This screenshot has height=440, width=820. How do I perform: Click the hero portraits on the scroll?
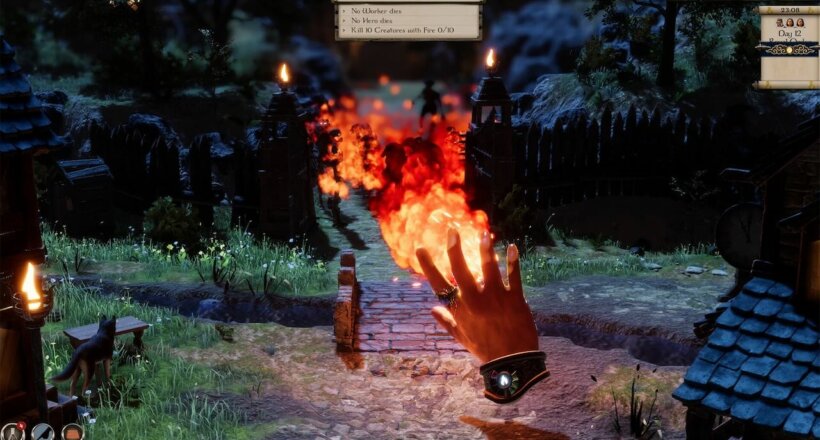[x=788, y=22]
